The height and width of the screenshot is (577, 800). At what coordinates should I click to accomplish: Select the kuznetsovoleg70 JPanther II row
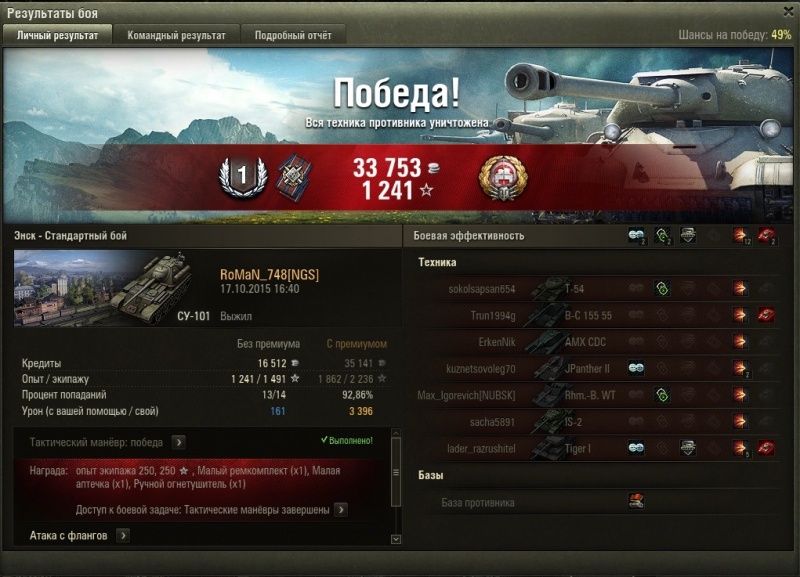click(x=600, y=369)
